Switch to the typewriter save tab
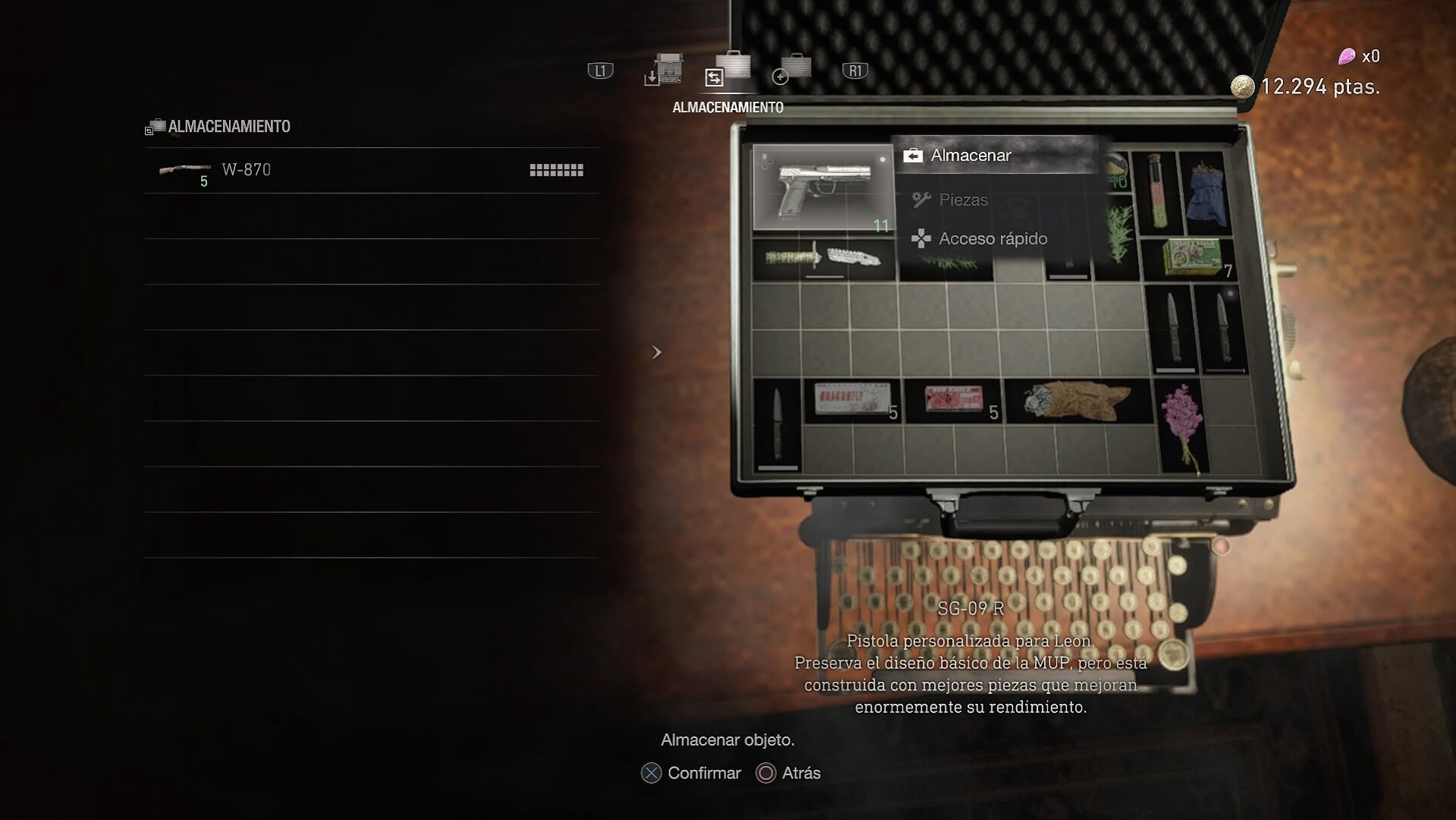 (x=665, y=71)
